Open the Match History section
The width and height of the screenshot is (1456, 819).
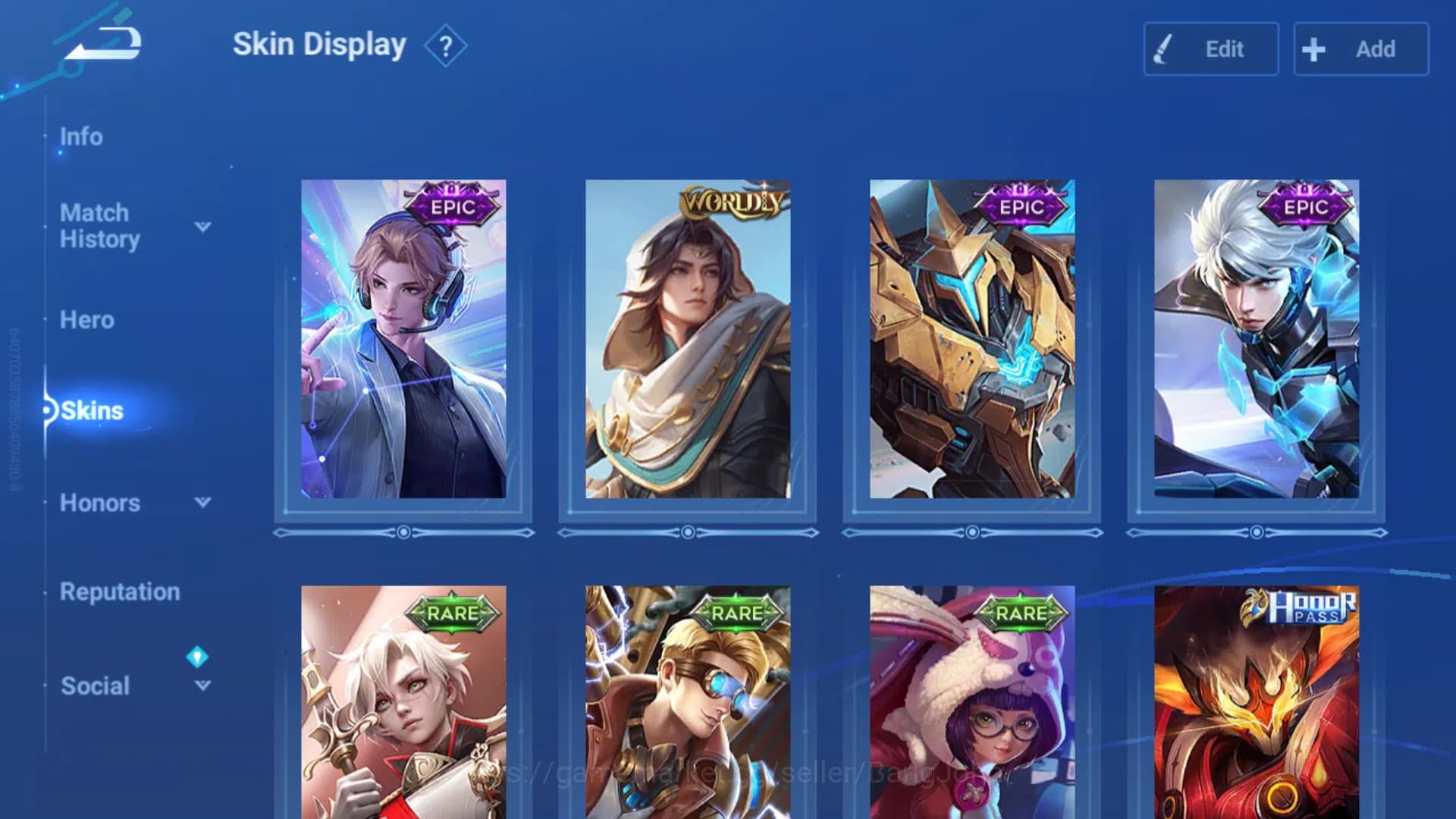[99, 226]
